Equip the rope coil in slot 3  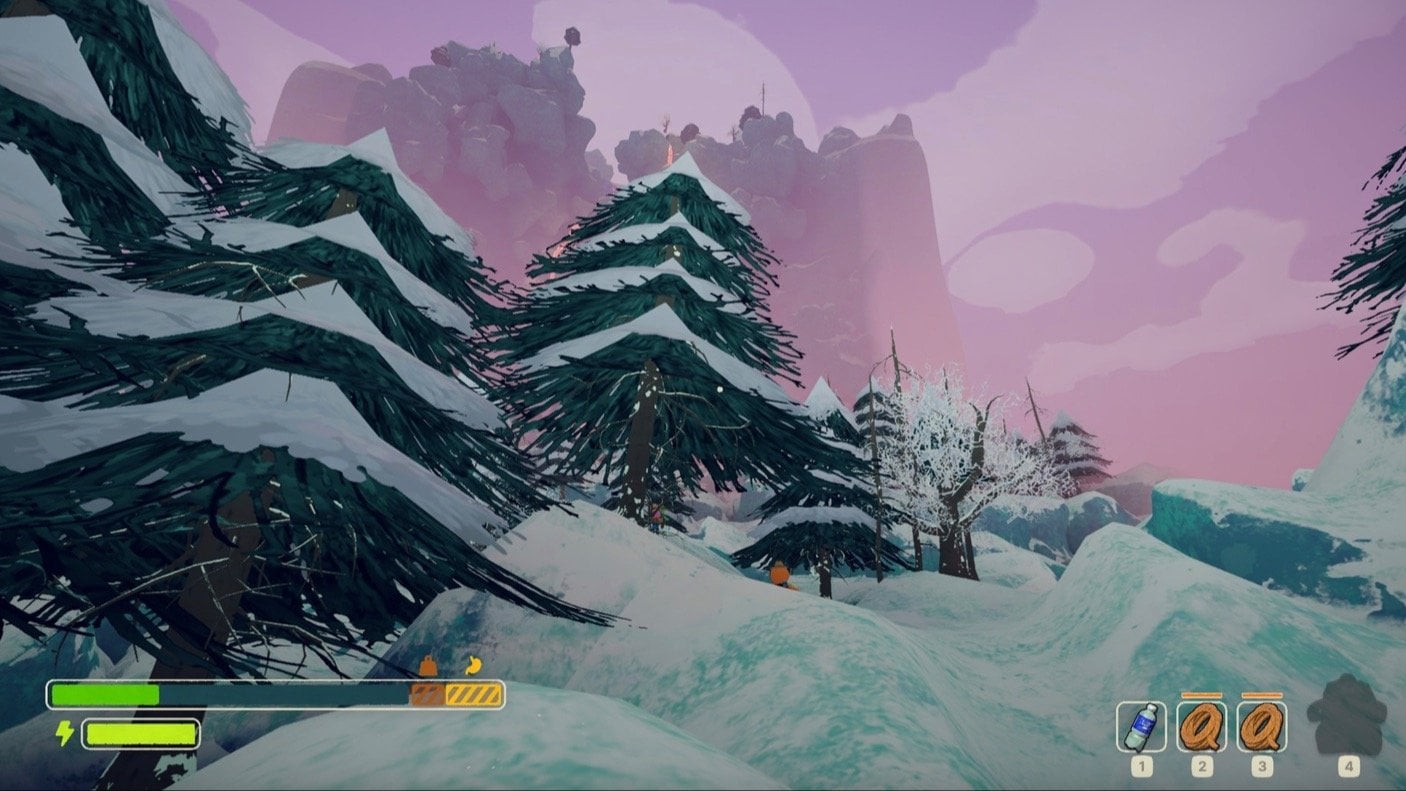1261,726
